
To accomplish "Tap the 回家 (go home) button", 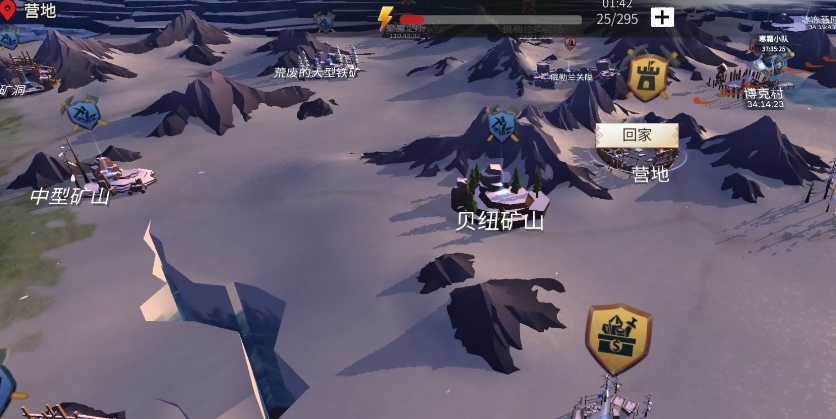I will (637, 135).
